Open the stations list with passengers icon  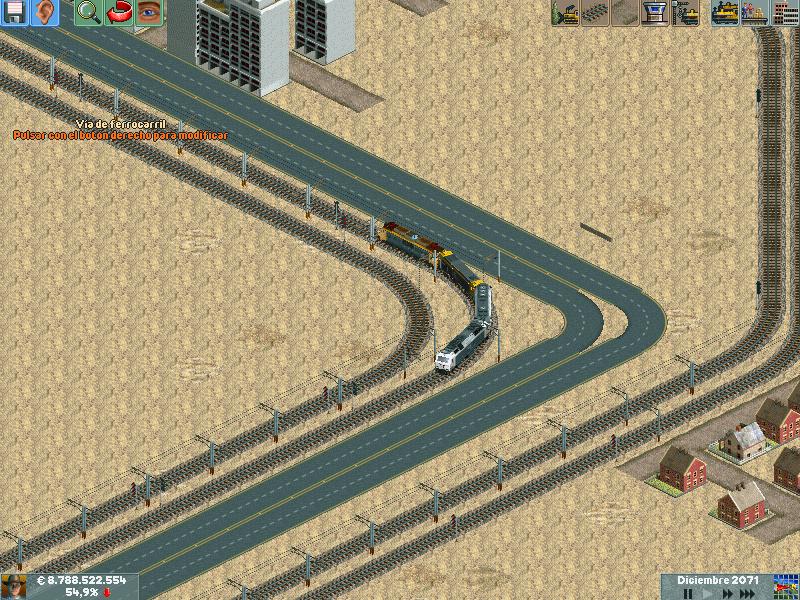point(755,12)
